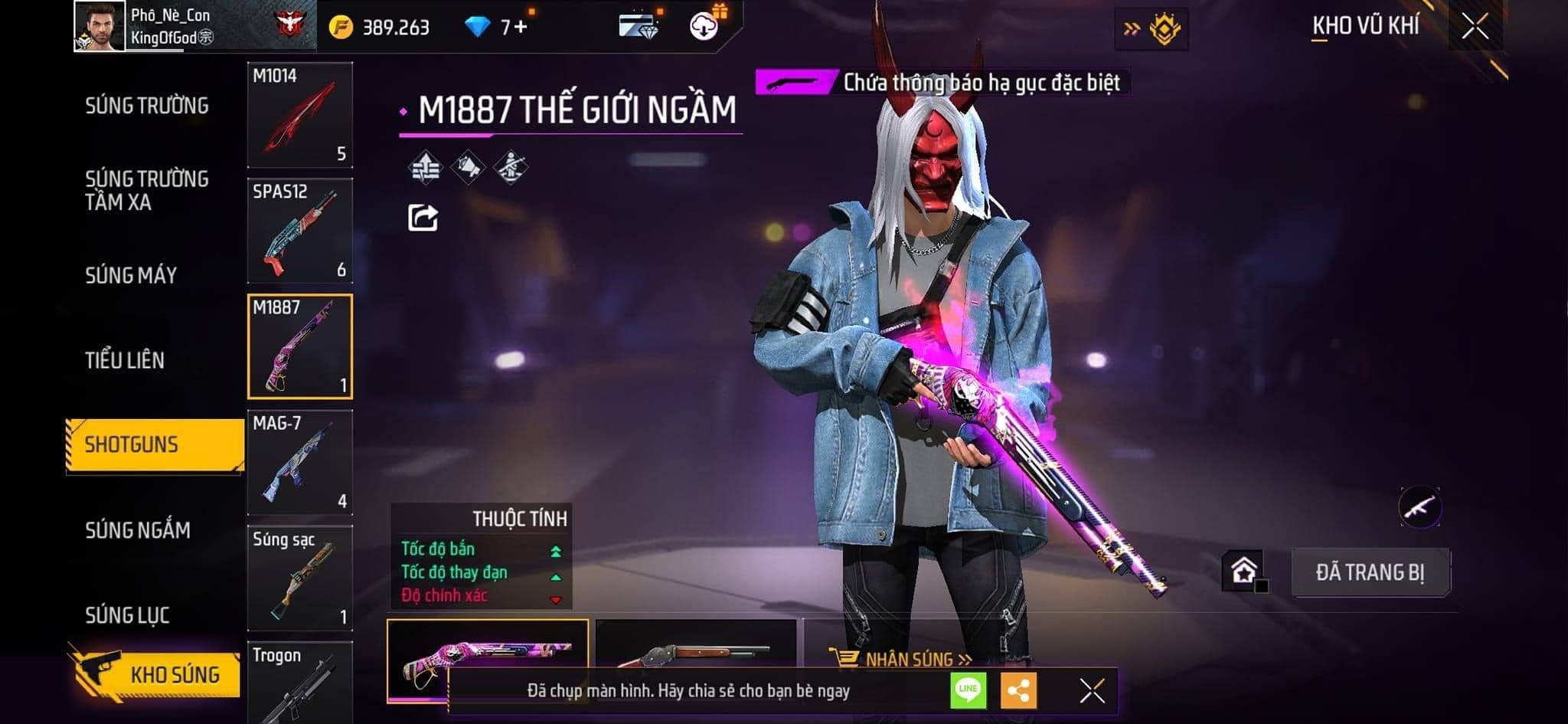The image size is (1568, 724).
Task: Dismiss the screenshot share notification
Action: pos(1092,690)
